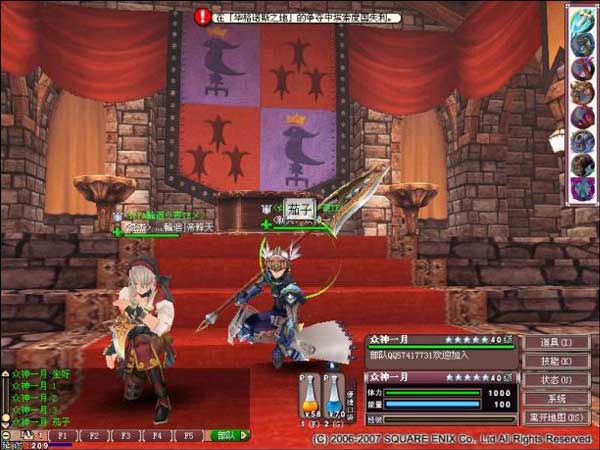Viewport: 600px width, 450px height.
Task: Open the 道具 (Items) menu
Action: coord(557,343)
